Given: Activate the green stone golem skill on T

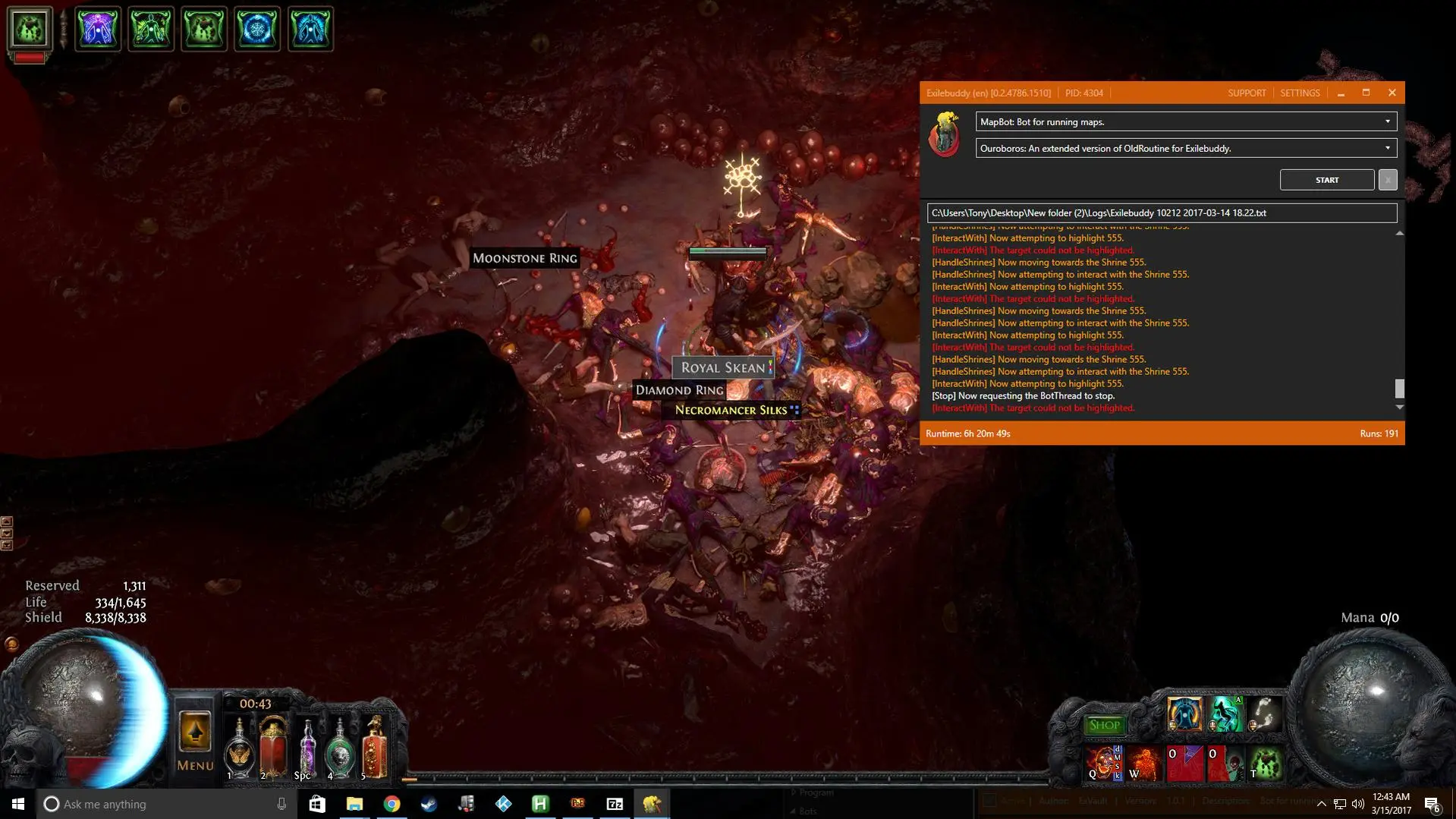Looking at the screenshot, I should (1265, 763).
